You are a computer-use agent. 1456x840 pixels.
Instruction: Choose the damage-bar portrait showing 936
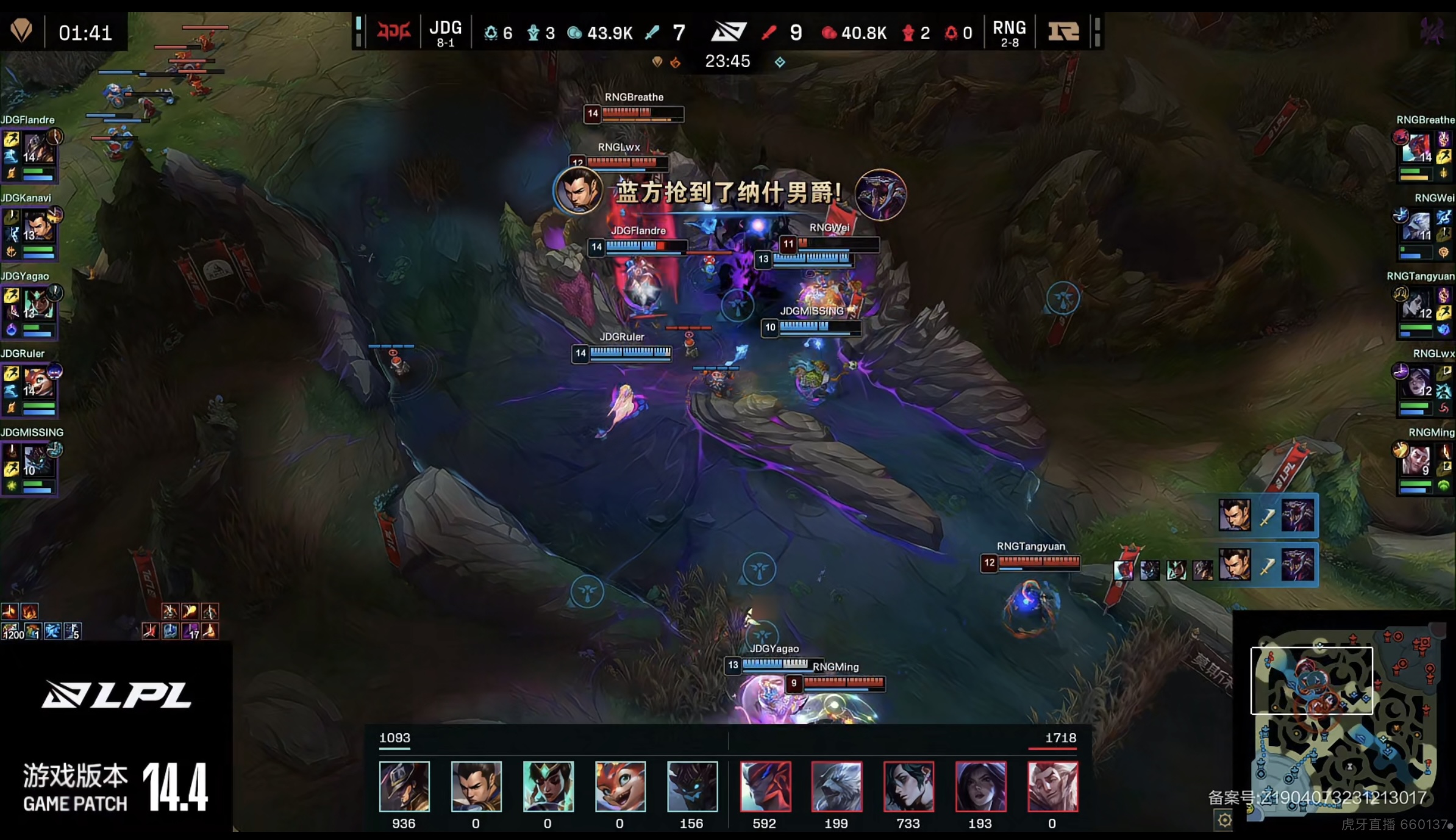404,786
